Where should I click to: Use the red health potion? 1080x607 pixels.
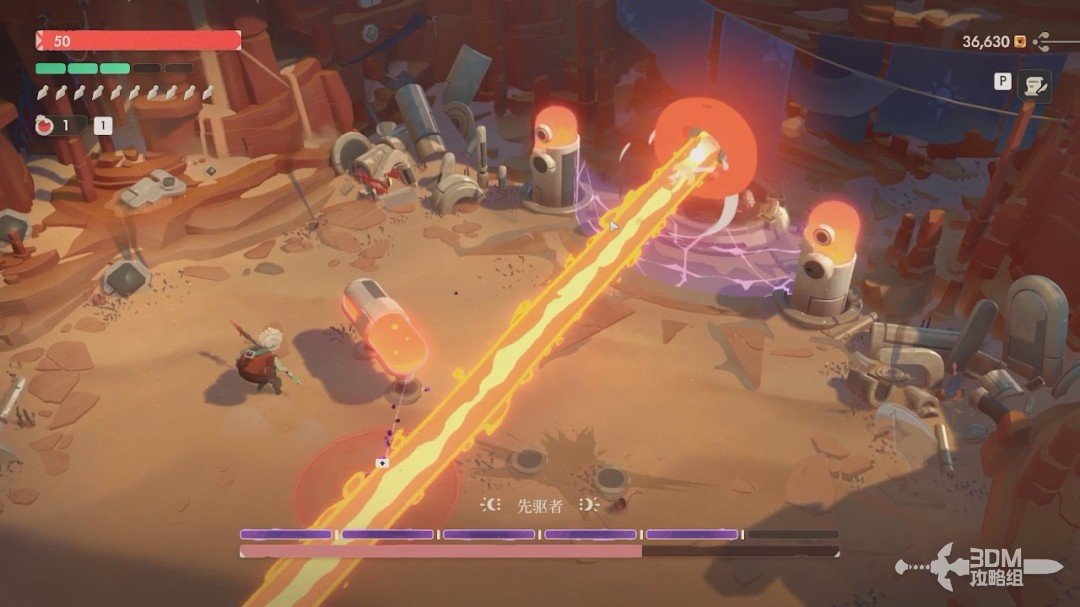point(45,126)
